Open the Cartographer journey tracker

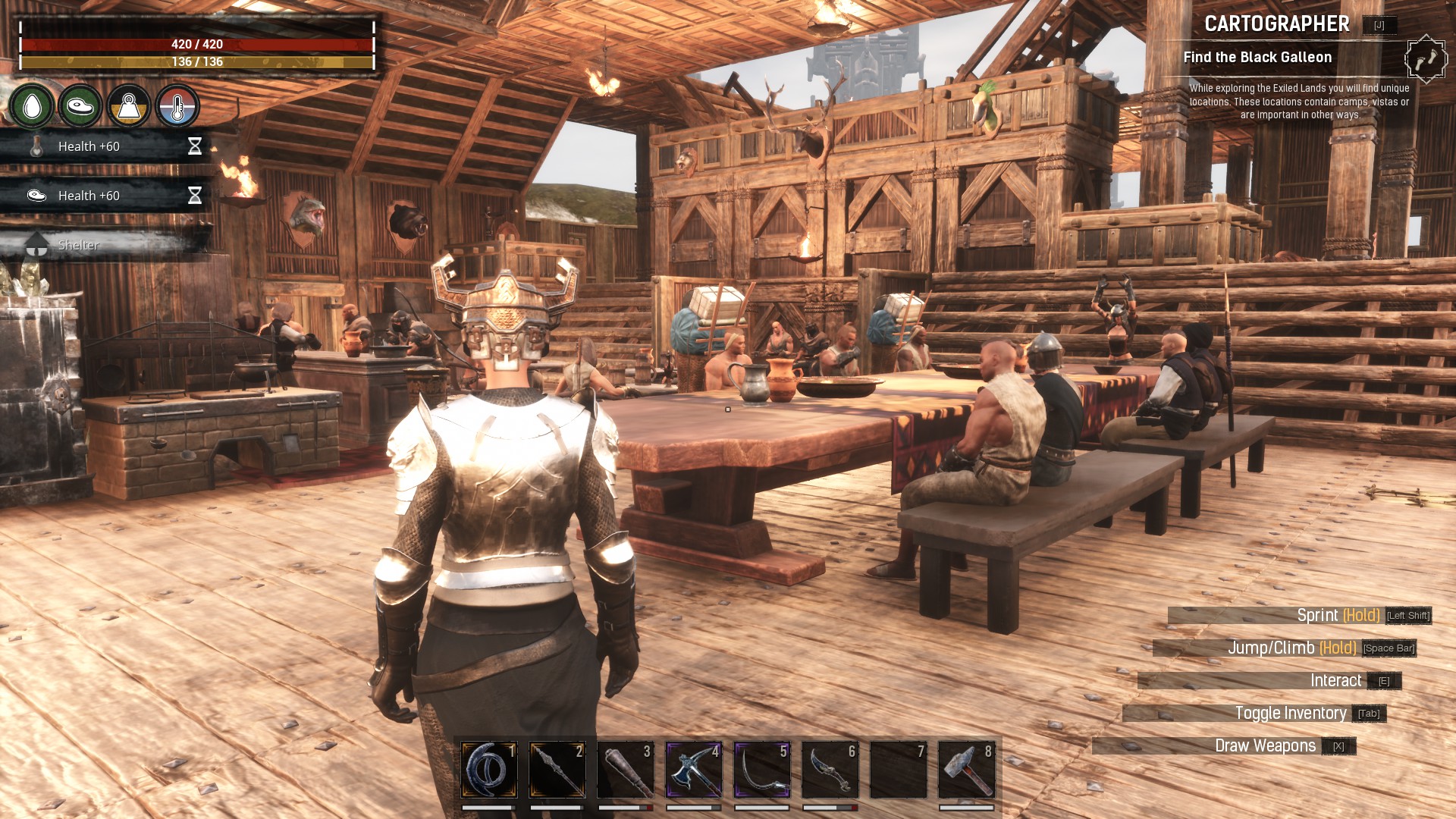point(1277,24)
